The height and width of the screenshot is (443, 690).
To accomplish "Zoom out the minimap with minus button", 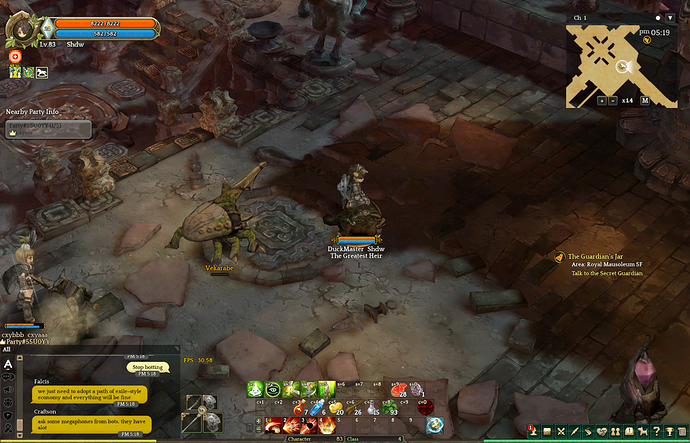I will tap(613, 100).
